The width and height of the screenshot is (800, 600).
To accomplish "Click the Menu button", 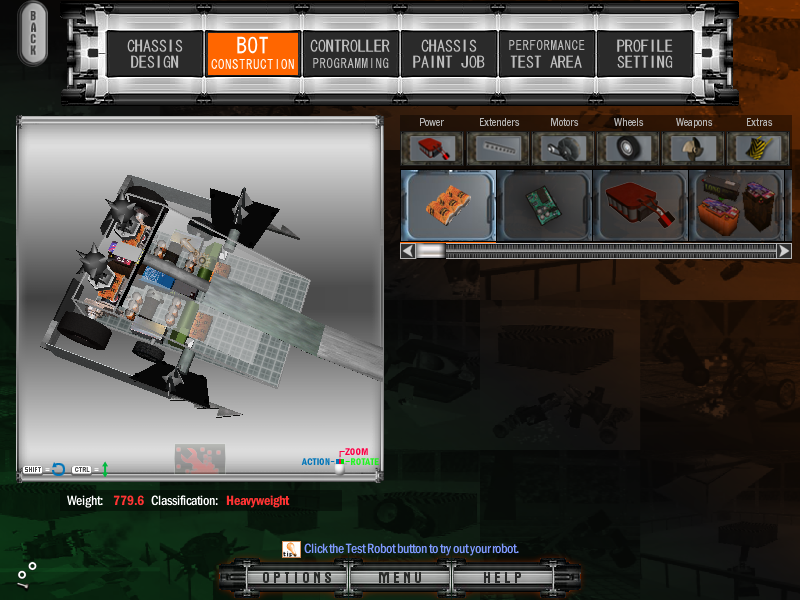I will pos(400,578).
